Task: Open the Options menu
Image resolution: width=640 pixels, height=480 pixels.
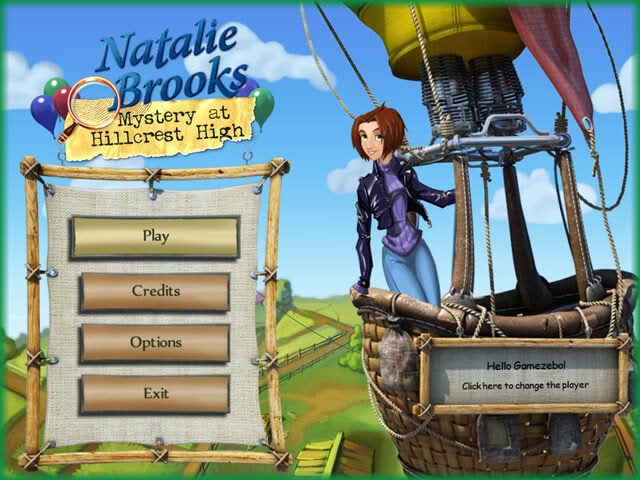Action: (155, 342)
